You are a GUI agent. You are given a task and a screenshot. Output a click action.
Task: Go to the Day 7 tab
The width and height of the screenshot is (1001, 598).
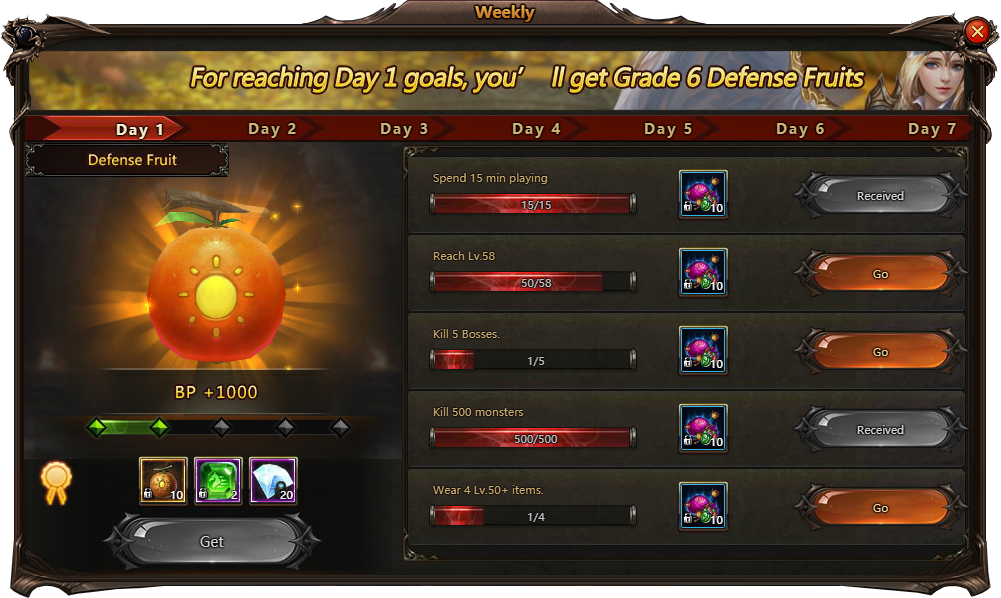click(932, 129)
